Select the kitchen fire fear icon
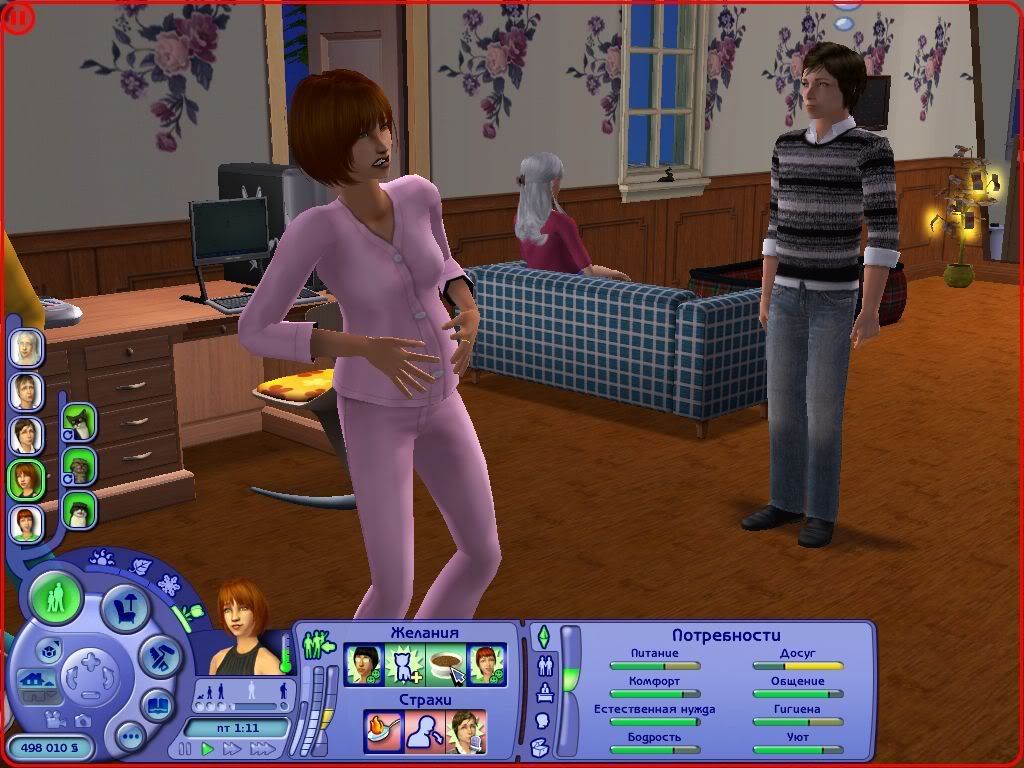The width and height of the screenshot is (1024, 768). pos(383,729)
